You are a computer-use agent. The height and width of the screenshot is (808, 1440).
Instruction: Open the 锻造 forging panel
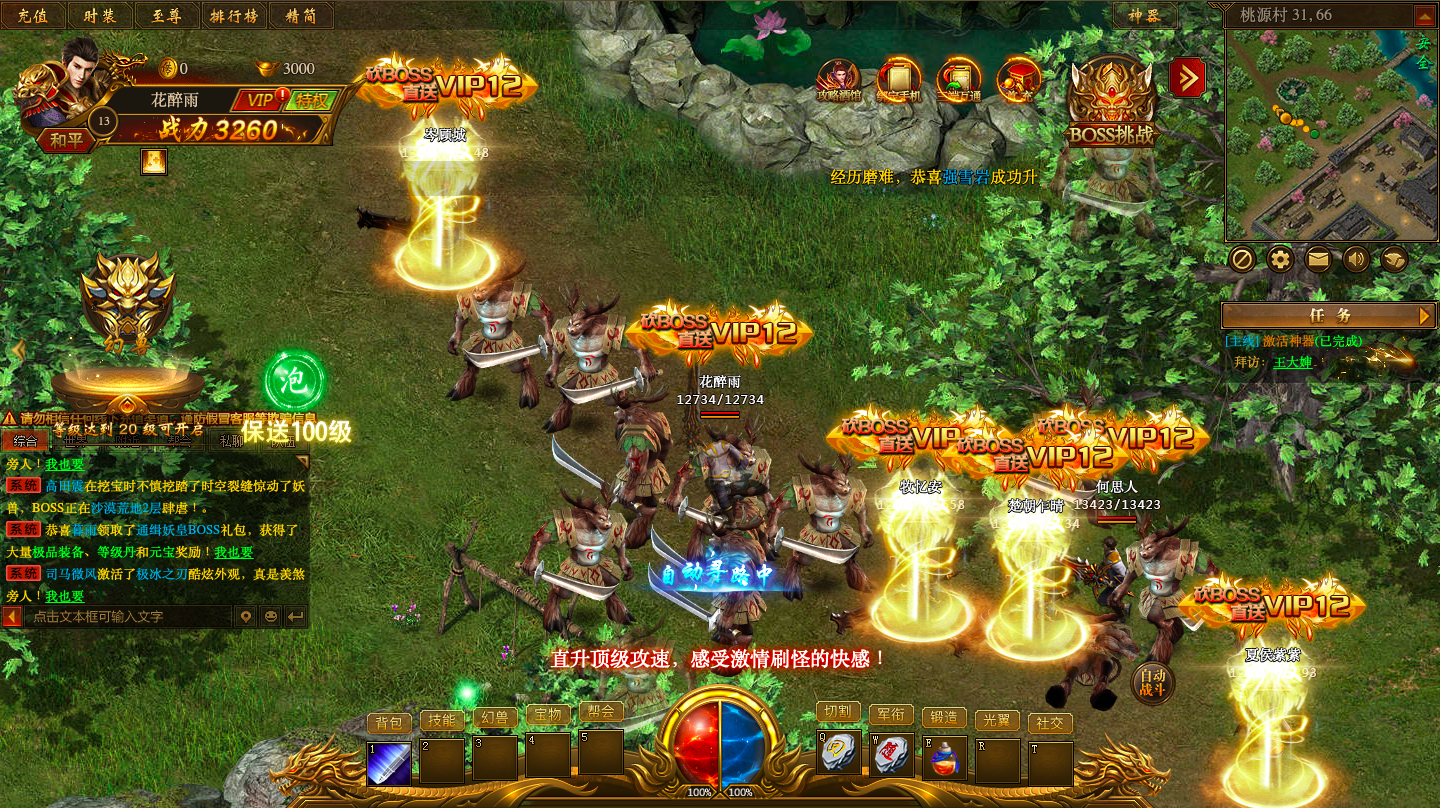[x=944, y=717]
